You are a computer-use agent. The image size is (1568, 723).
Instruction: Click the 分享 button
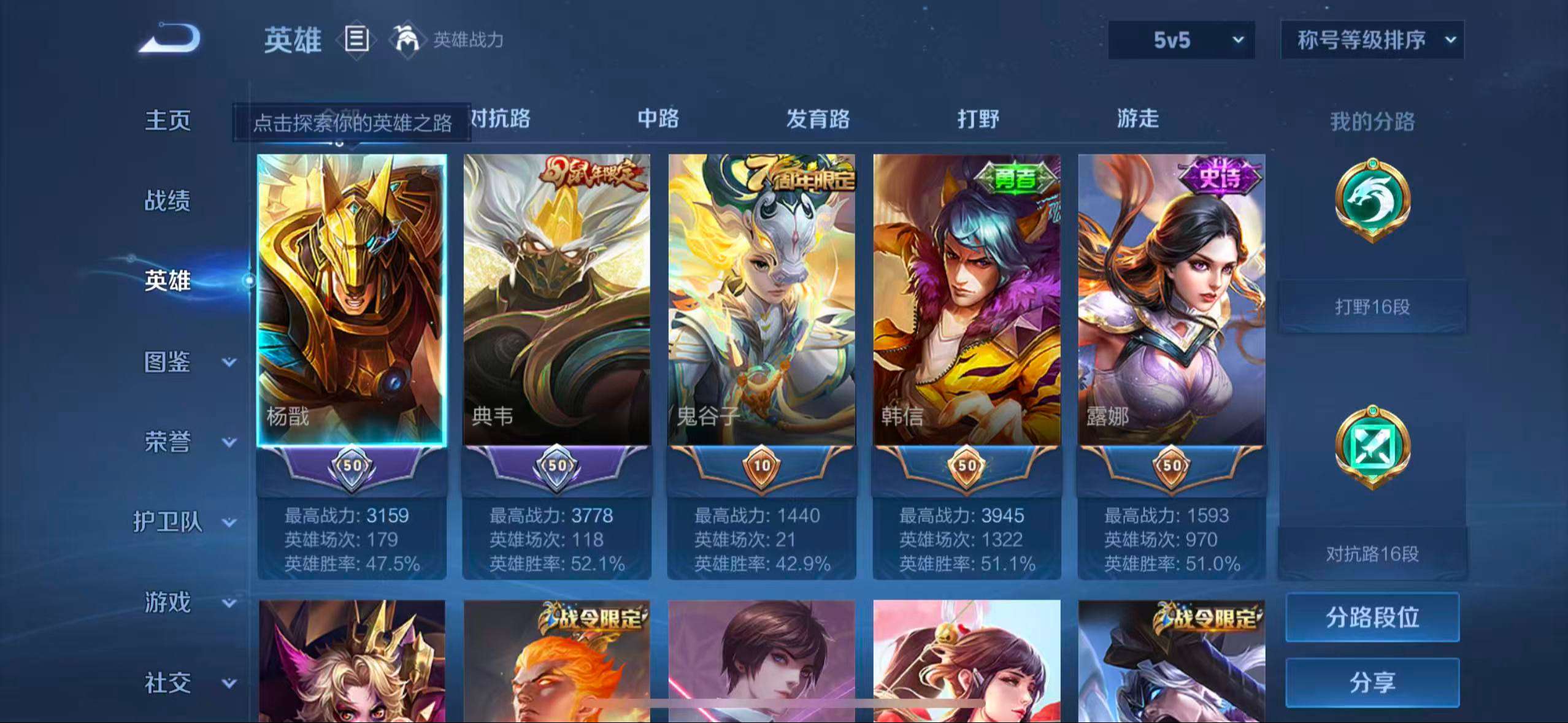1372,682
